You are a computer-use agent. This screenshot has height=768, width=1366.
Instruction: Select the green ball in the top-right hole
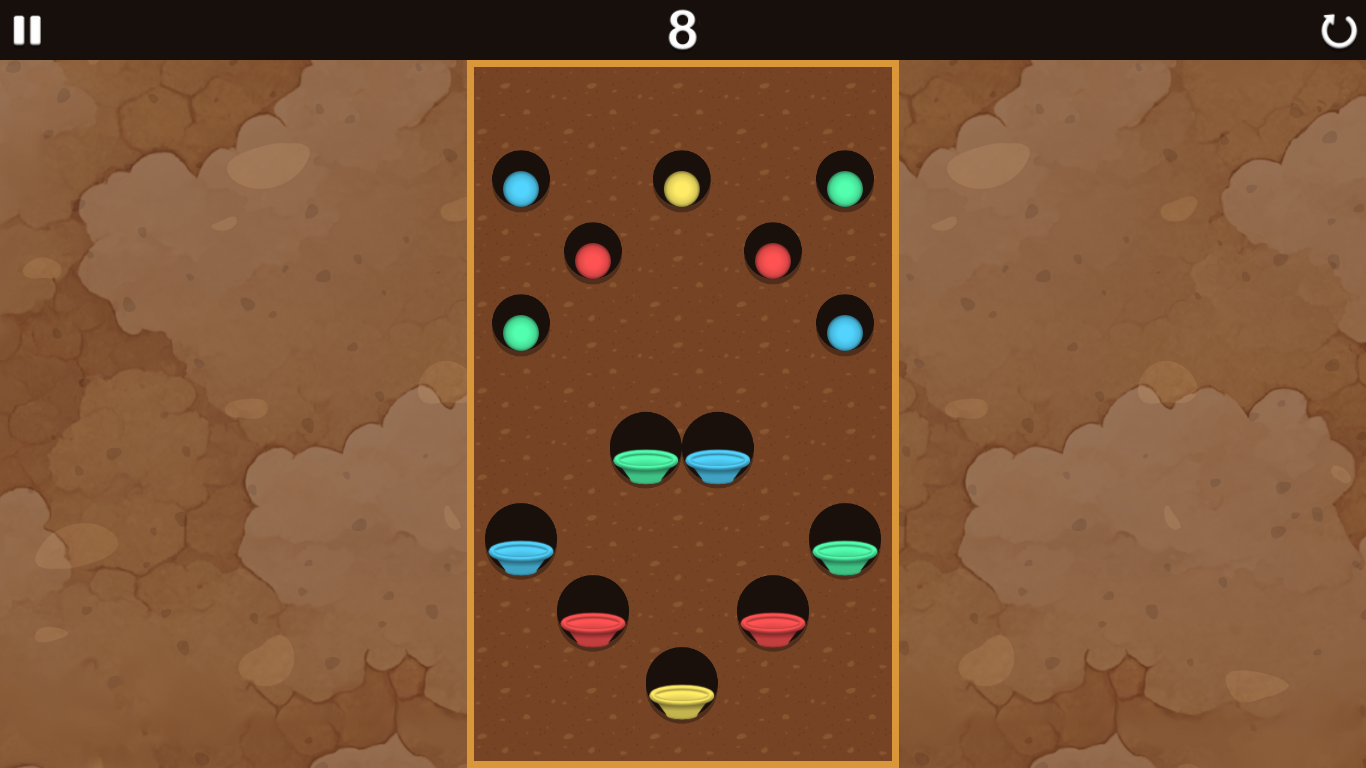845,186
